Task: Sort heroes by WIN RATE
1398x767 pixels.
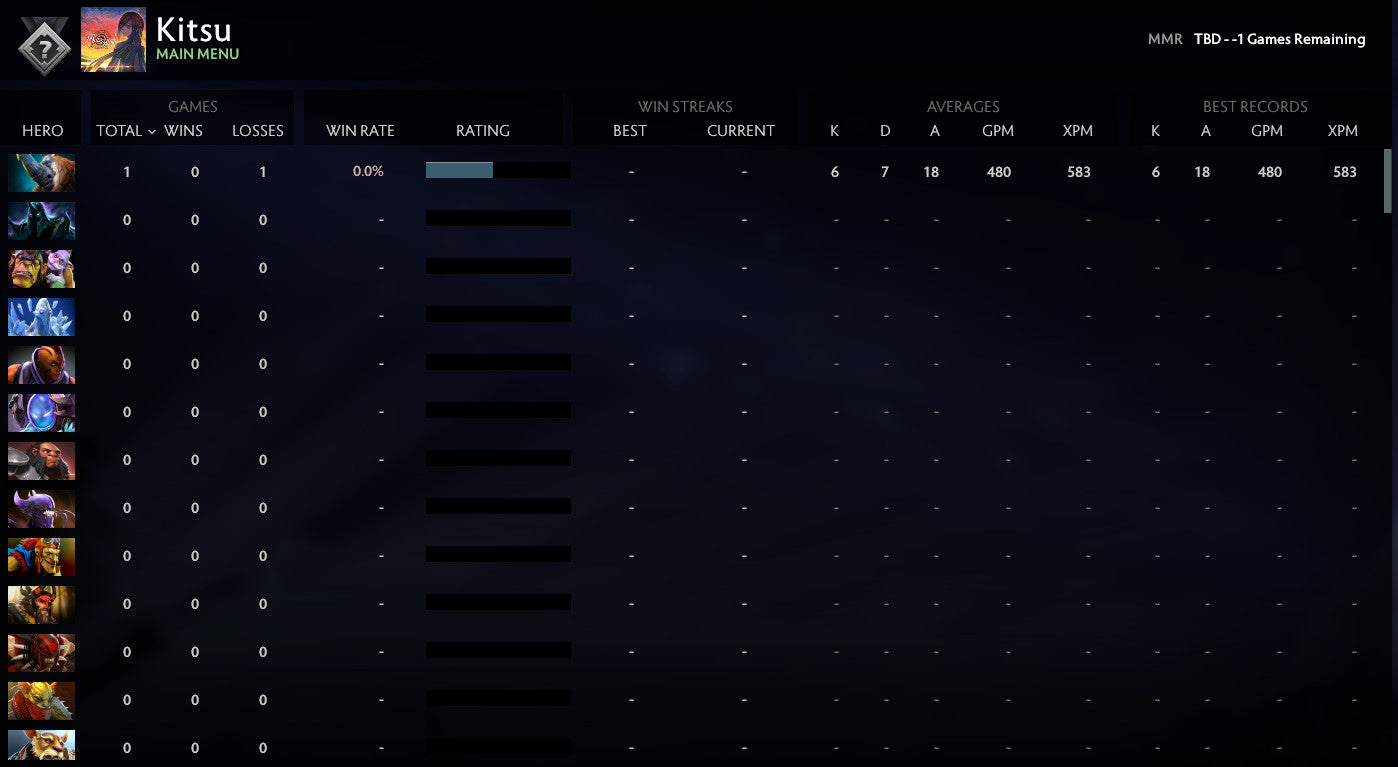Action: point(360,130)
